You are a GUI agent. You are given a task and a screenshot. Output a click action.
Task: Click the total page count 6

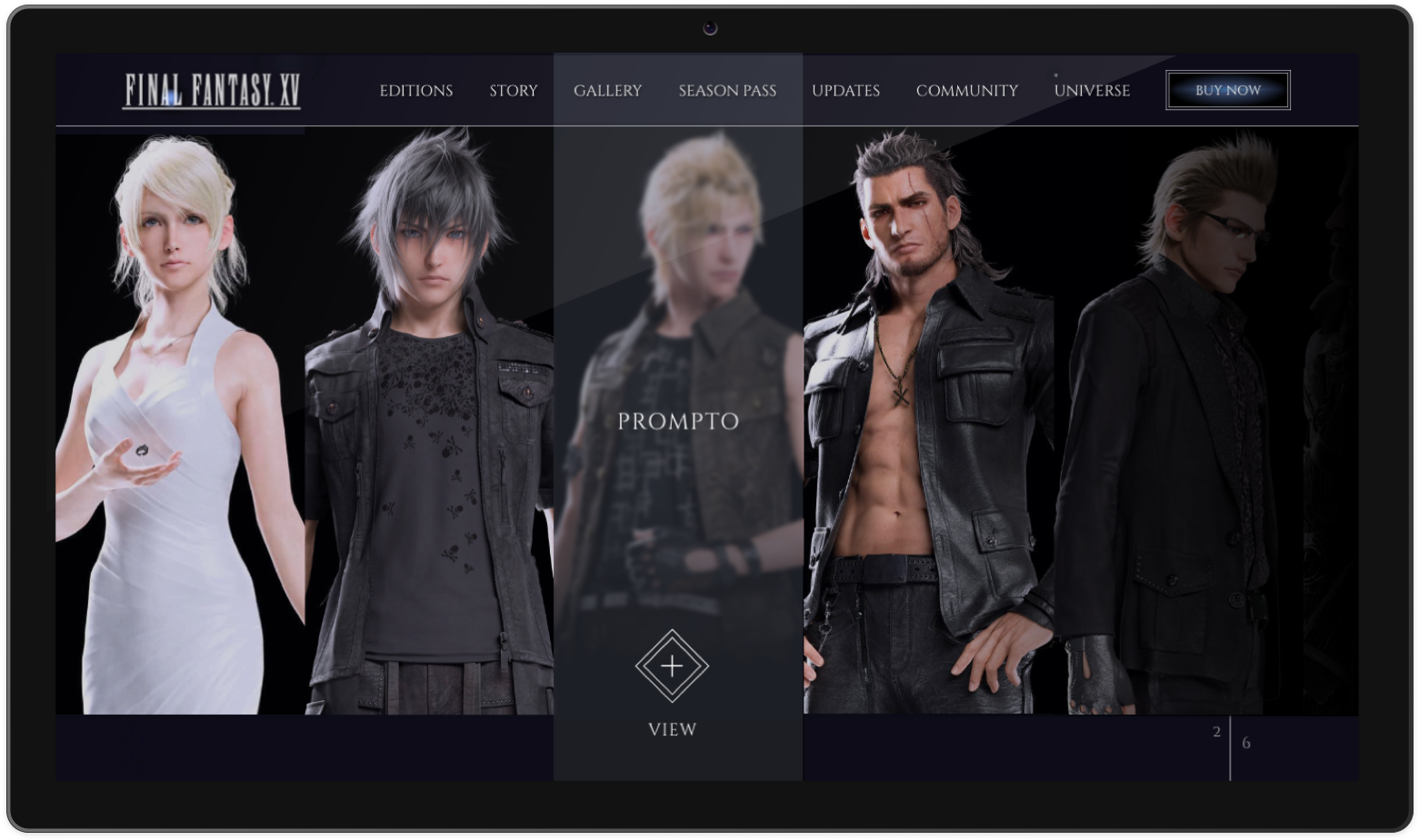tap(1245, 742)
